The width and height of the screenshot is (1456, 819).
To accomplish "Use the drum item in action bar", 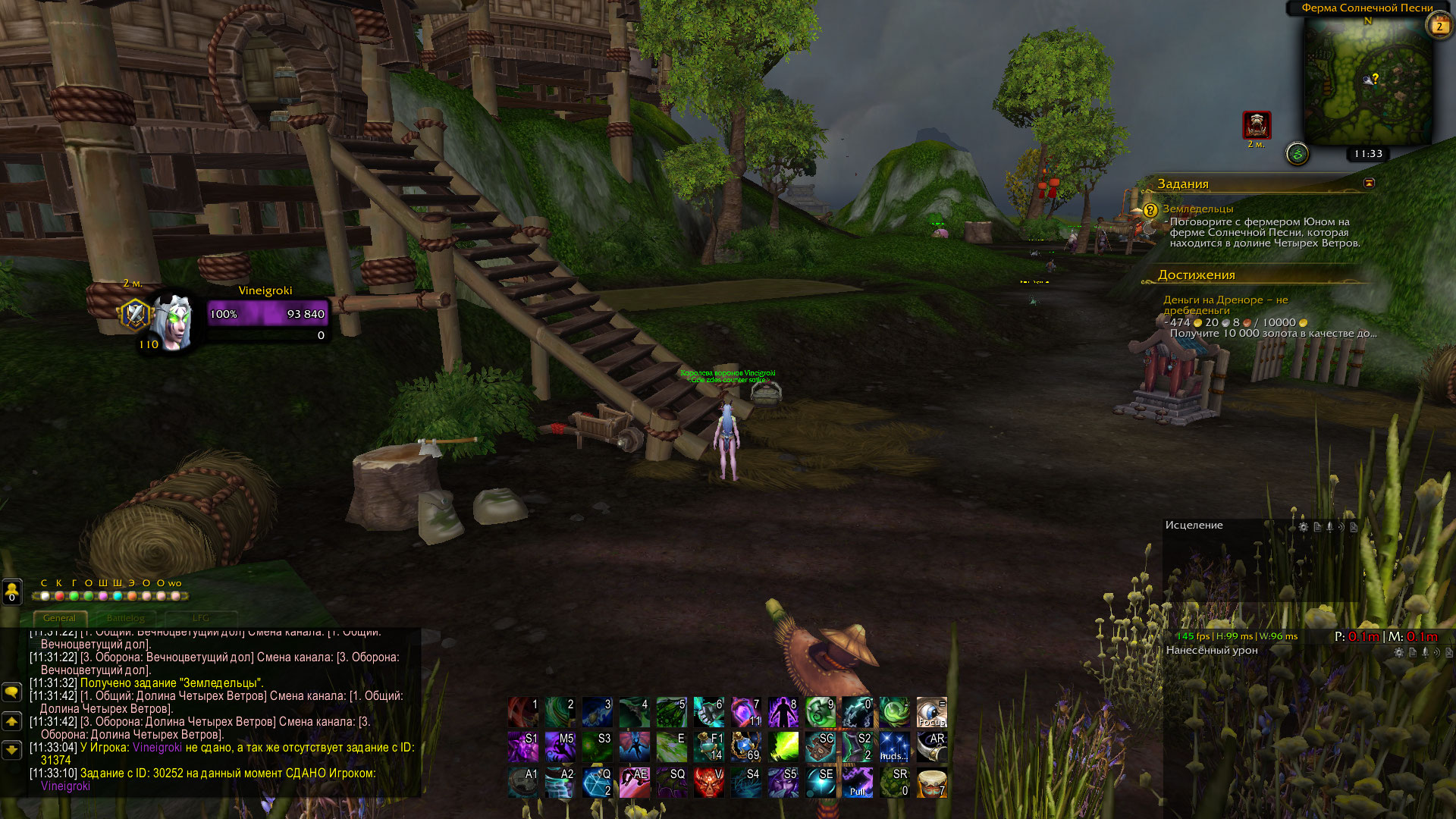I will click(x=931, y=783).
